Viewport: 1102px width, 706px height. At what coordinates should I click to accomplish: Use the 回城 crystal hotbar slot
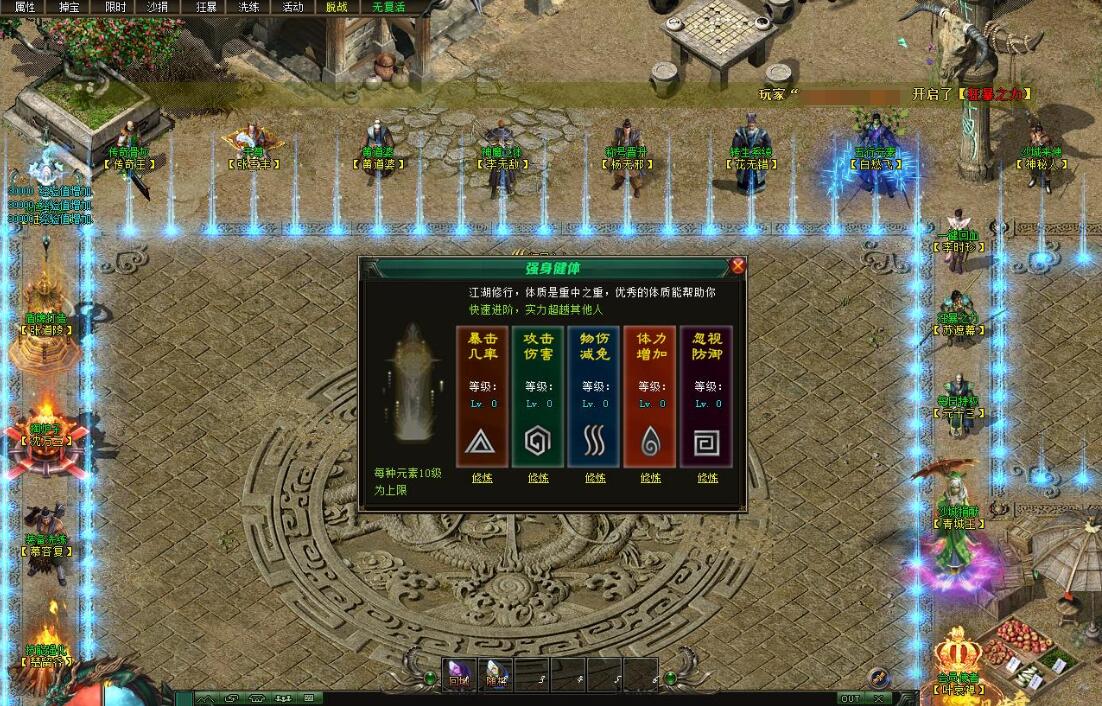459,674
